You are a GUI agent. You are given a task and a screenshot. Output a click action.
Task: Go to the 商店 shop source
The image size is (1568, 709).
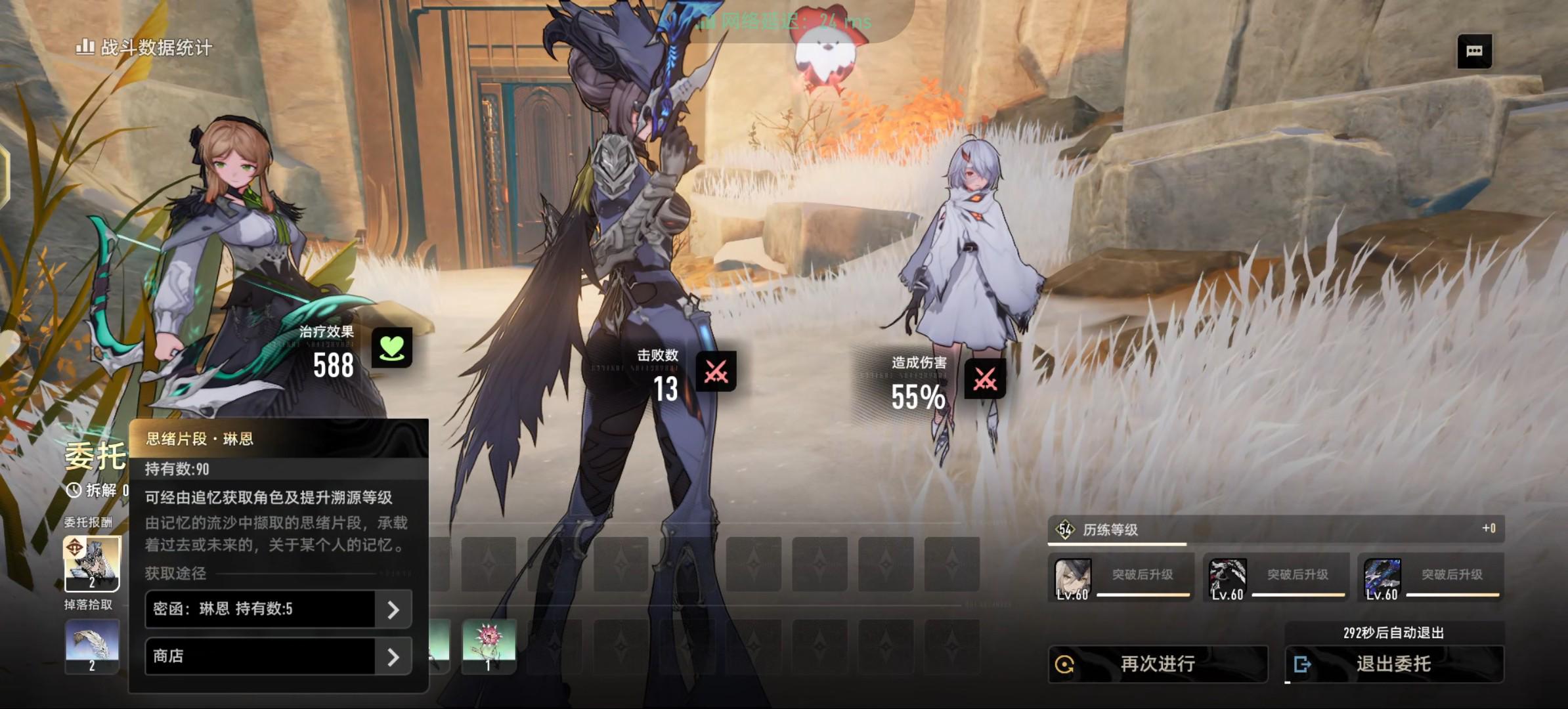pos(278,656)
